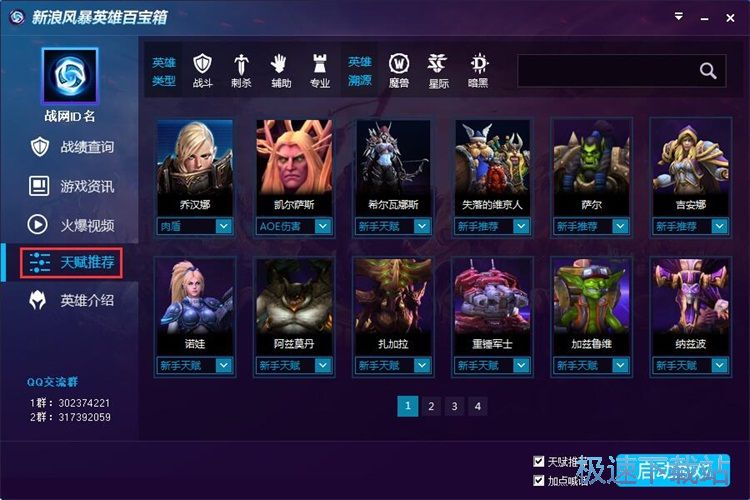
Task: Select the 乔汉娜 hero portrait
Action: [x=194, y=158]
